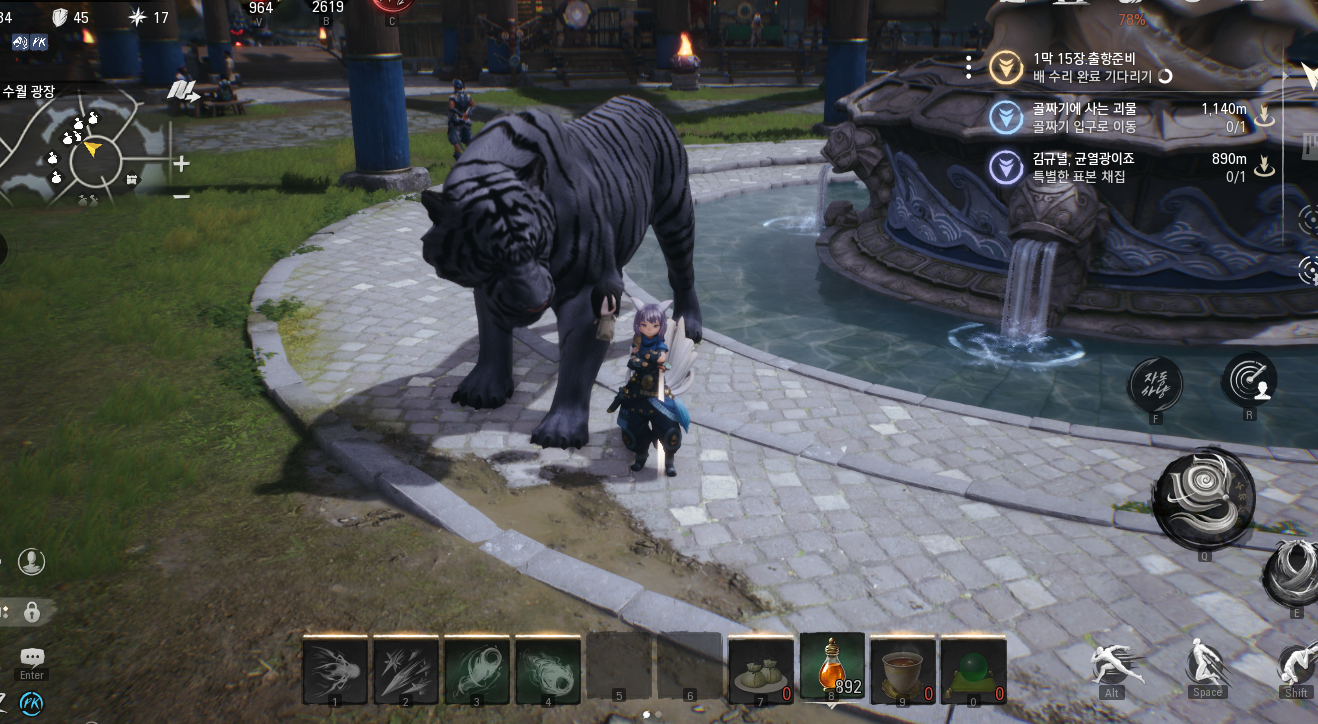Activate the first skill in hotbar slot 1
The width and height of the screenshot is (1318, 724).
pos(335,669)
